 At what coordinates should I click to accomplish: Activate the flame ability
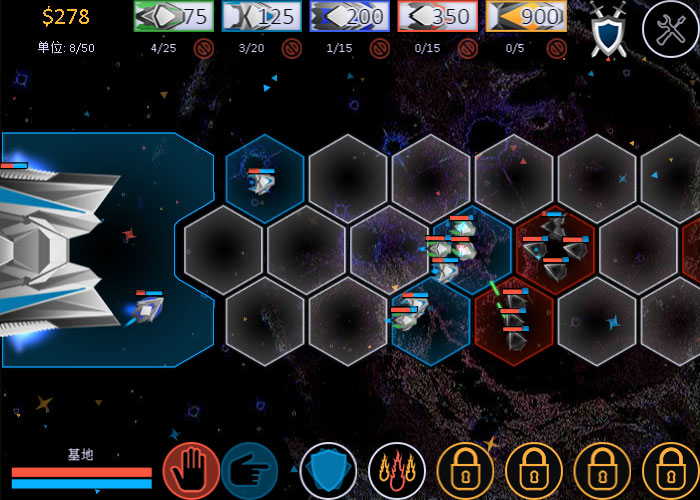coord(397,470)
